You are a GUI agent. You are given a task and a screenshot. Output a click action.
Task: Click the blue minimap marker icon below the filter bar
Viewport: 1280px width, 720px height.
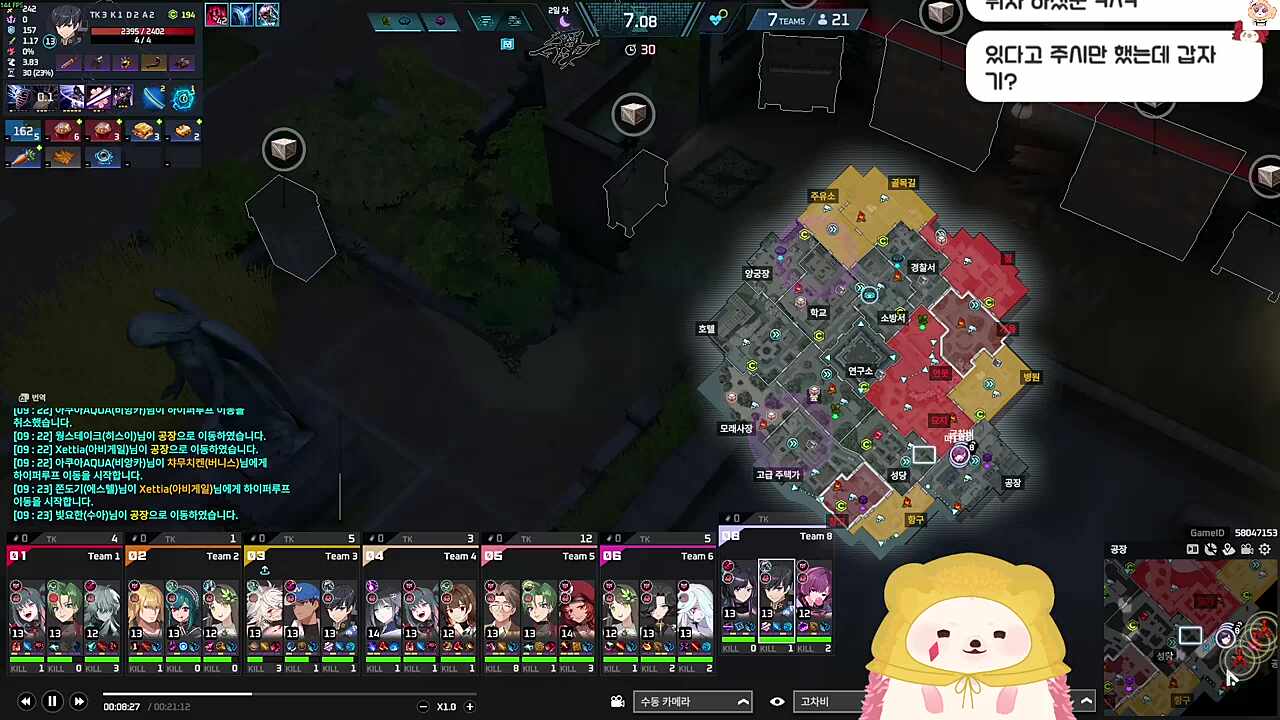(x=507, y=43)
